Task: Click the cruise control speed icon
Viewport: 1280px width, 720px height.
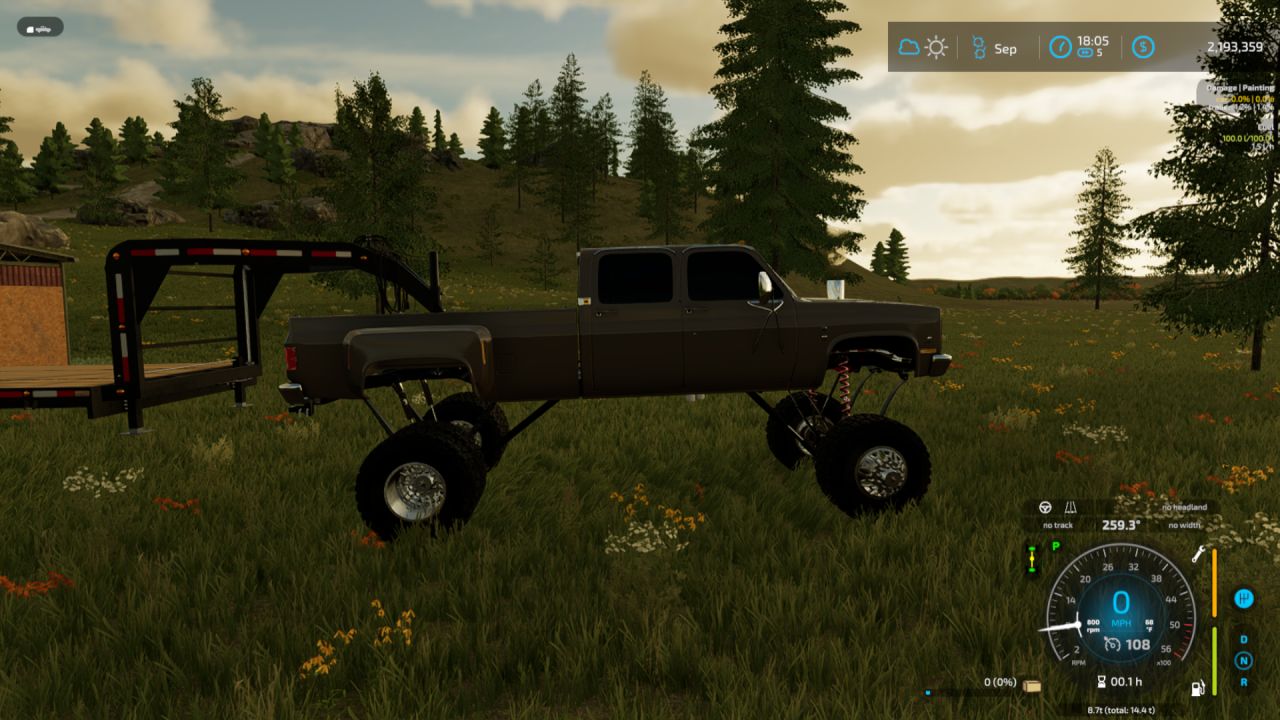Action: [1113, 644]
